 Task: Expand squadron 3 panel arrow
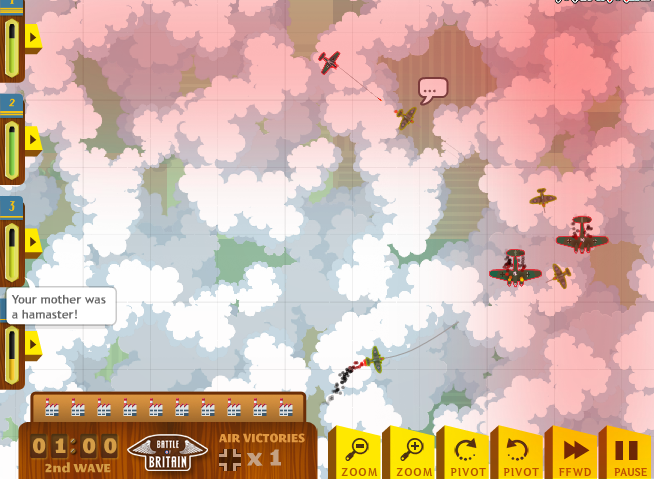click(32, 241)
